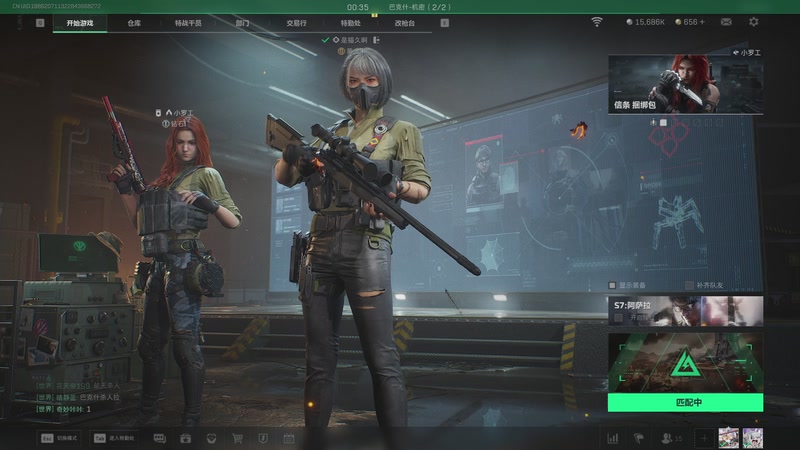Open the S7:阿萨拉 season banner
Screen dimensions: 800x450
click(x=685, y=311)
